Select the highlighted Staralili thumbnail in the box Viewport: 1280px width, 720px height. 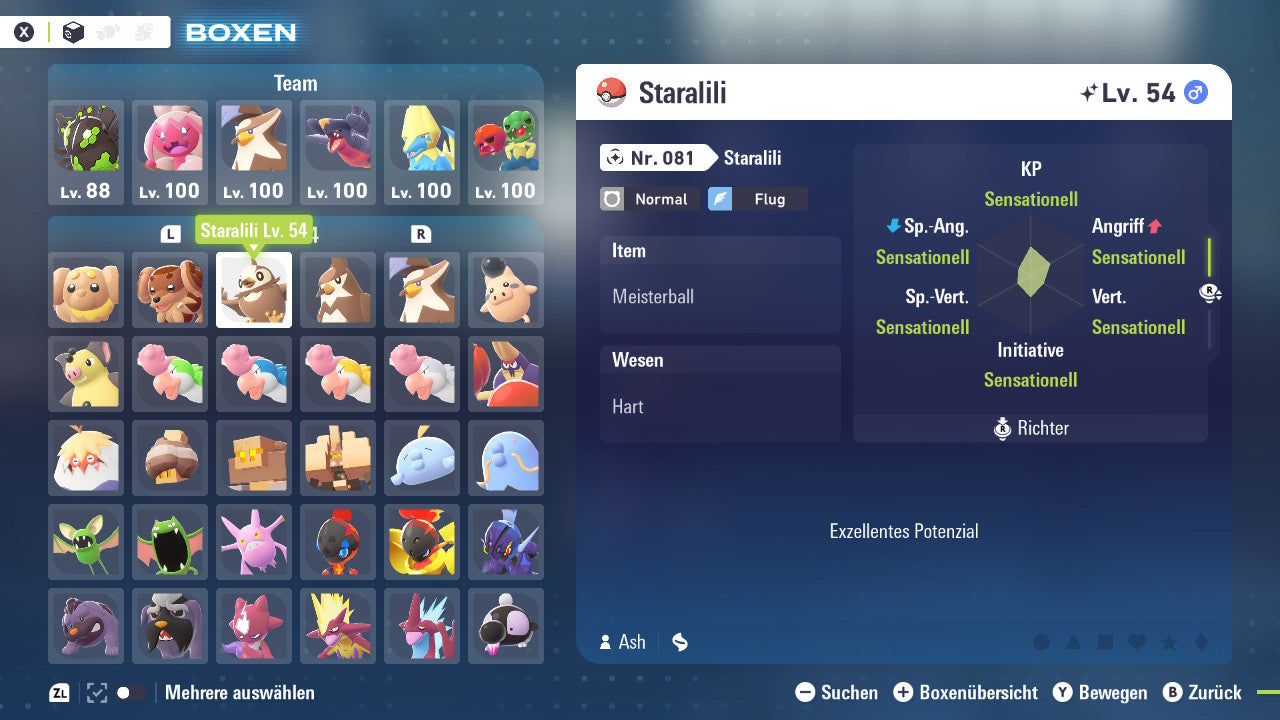pos(253,290)
